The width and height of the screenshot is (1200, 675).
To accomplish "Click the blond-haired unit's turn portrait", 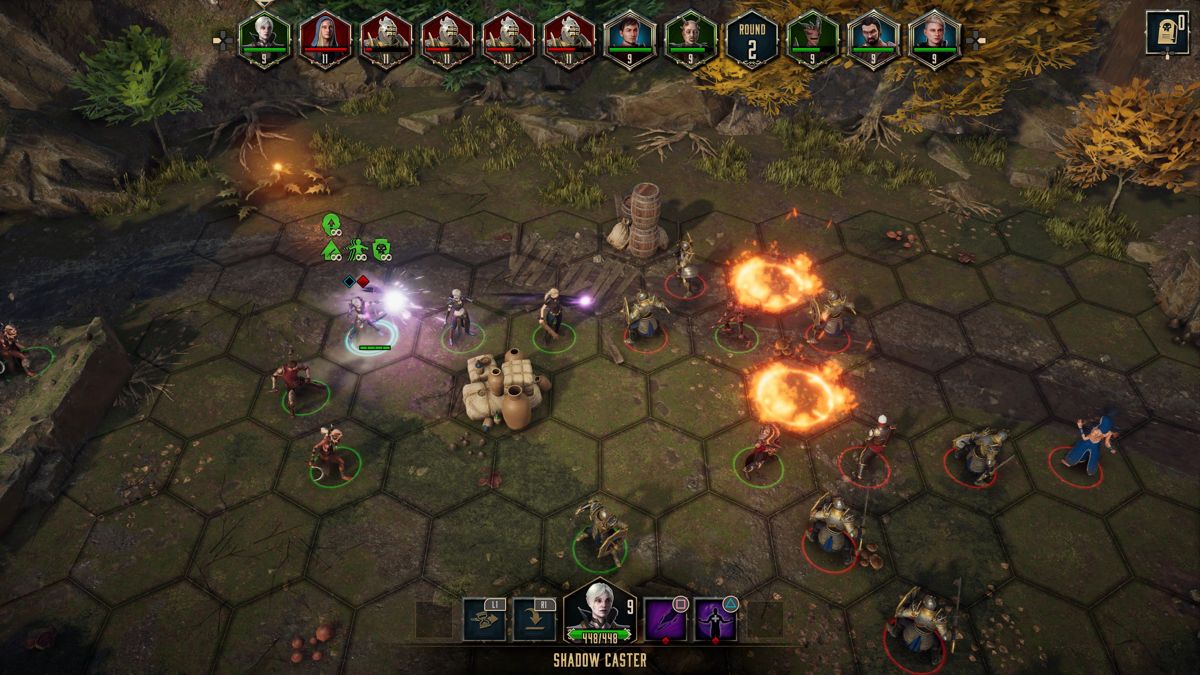I will click(934, 38).
